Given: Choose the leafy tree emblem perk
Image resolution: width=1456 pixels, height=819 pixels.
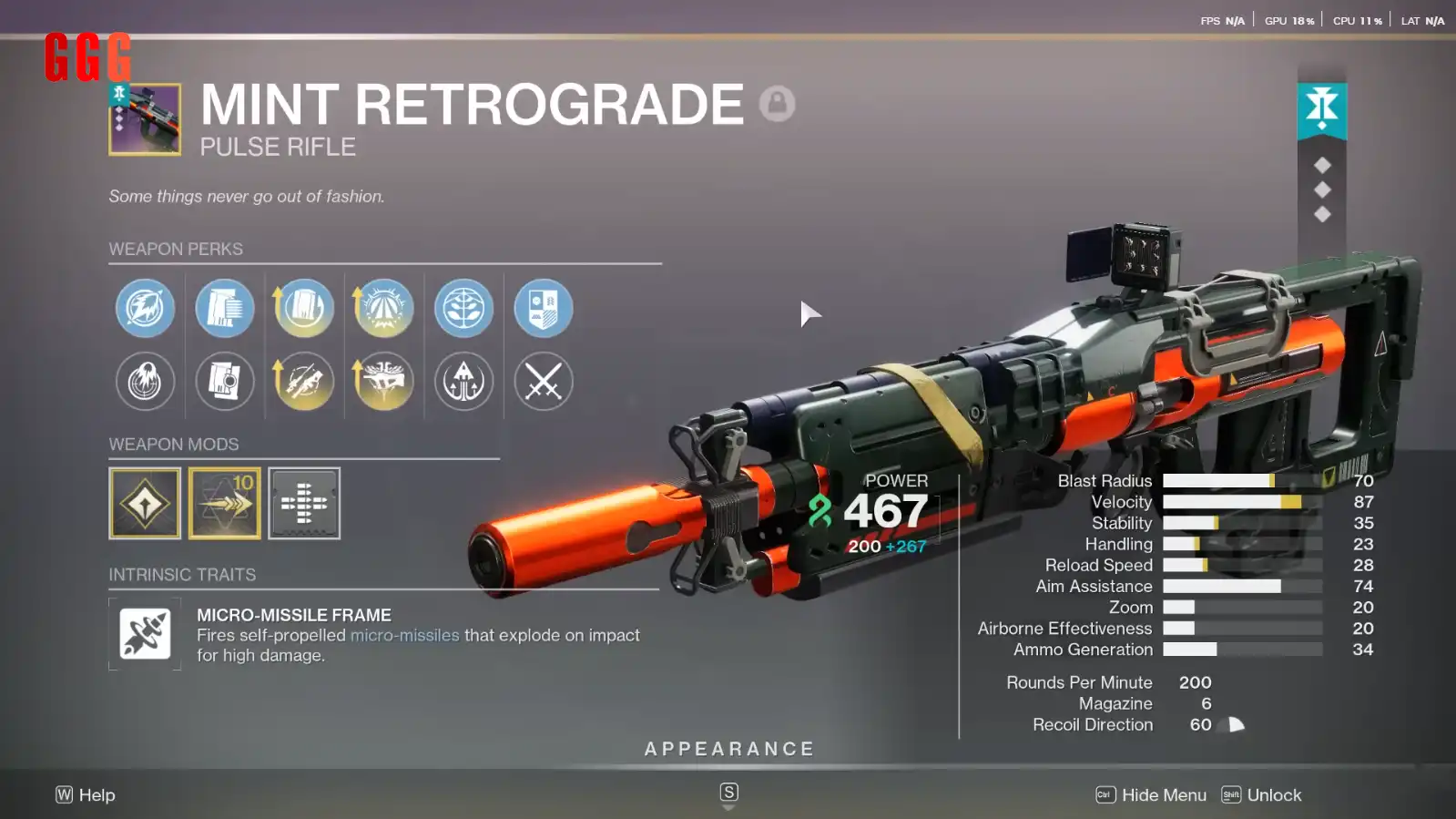Looking at the screenshot, I should tap(464, 308).
